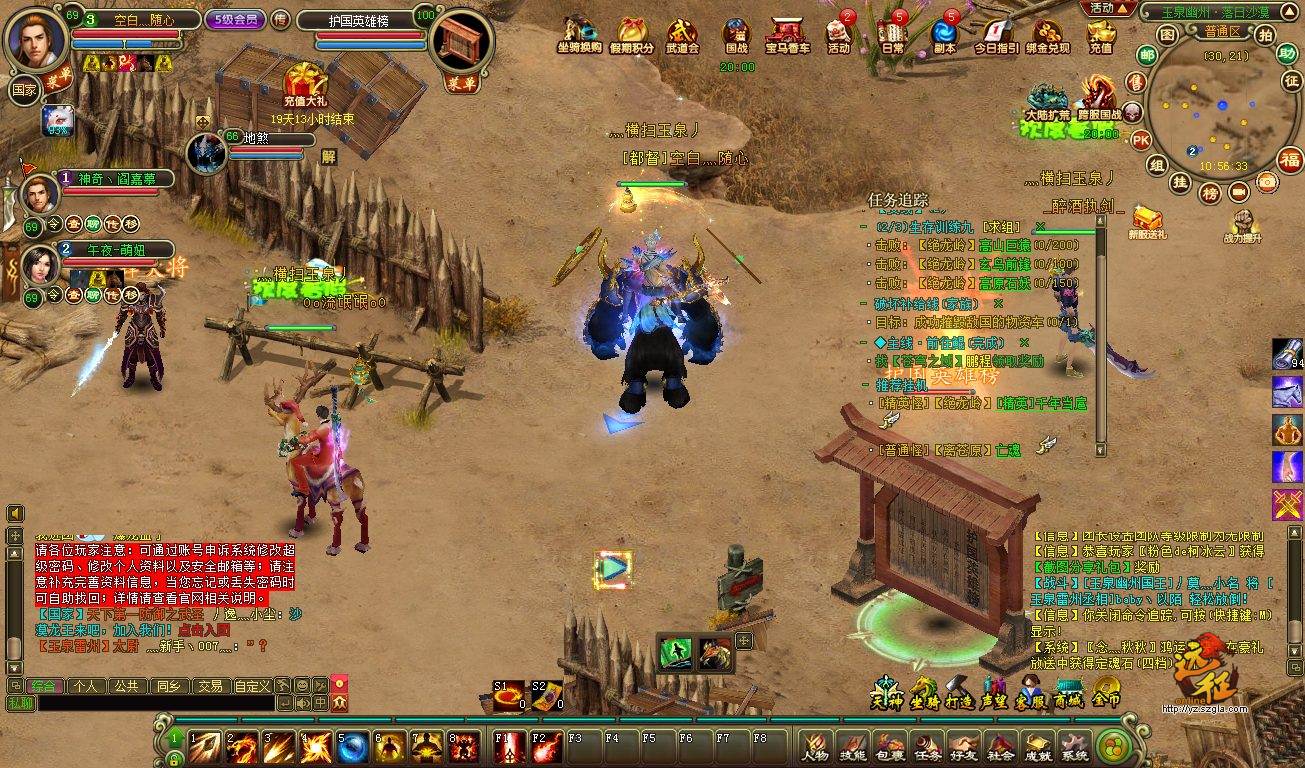The width and height of the screenshot is (1305, 768).
Task: Open the 日常 daily tasks icon
Action: click(891, 33)
